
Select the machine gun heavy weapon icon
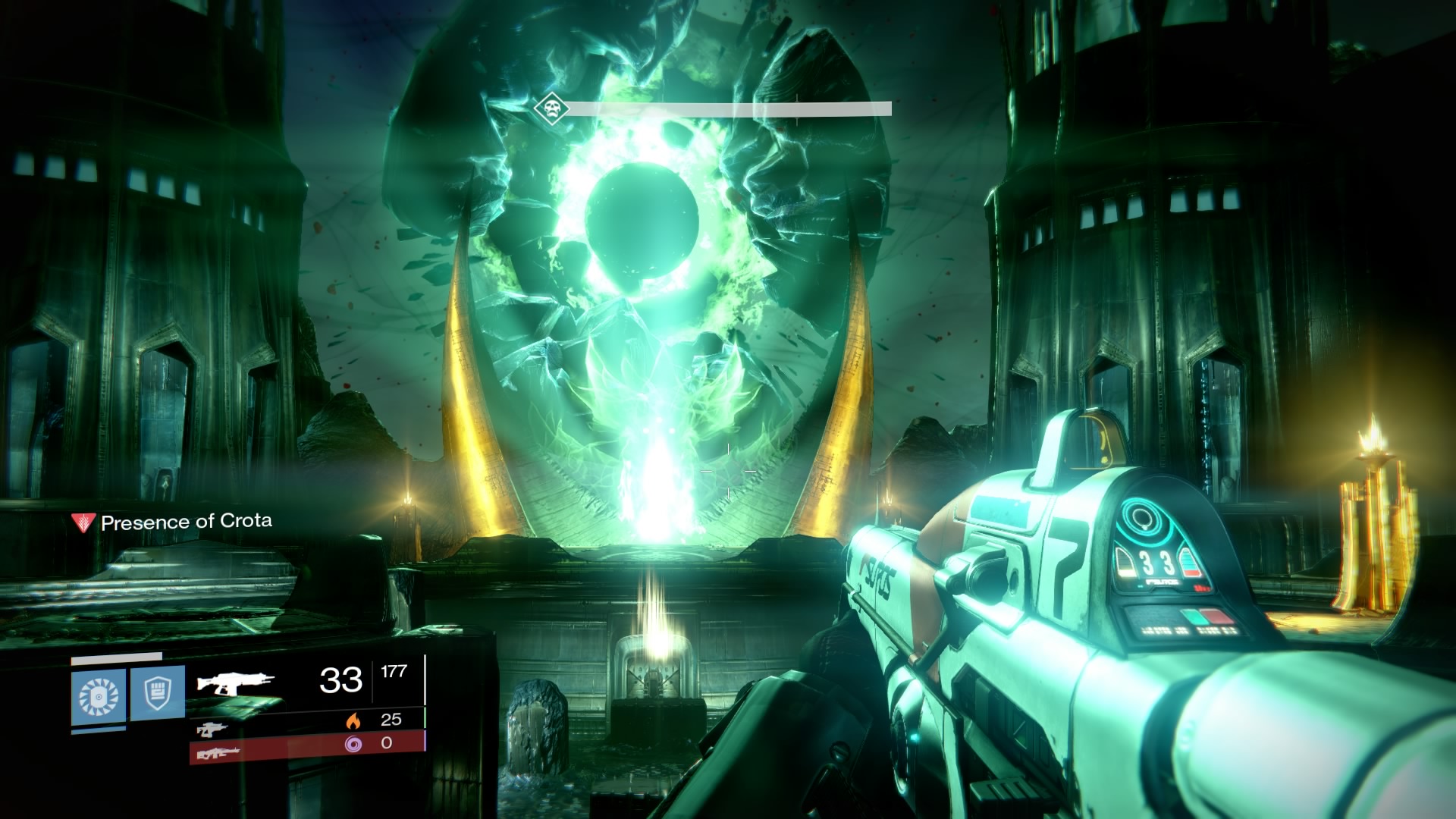(220, 753)
